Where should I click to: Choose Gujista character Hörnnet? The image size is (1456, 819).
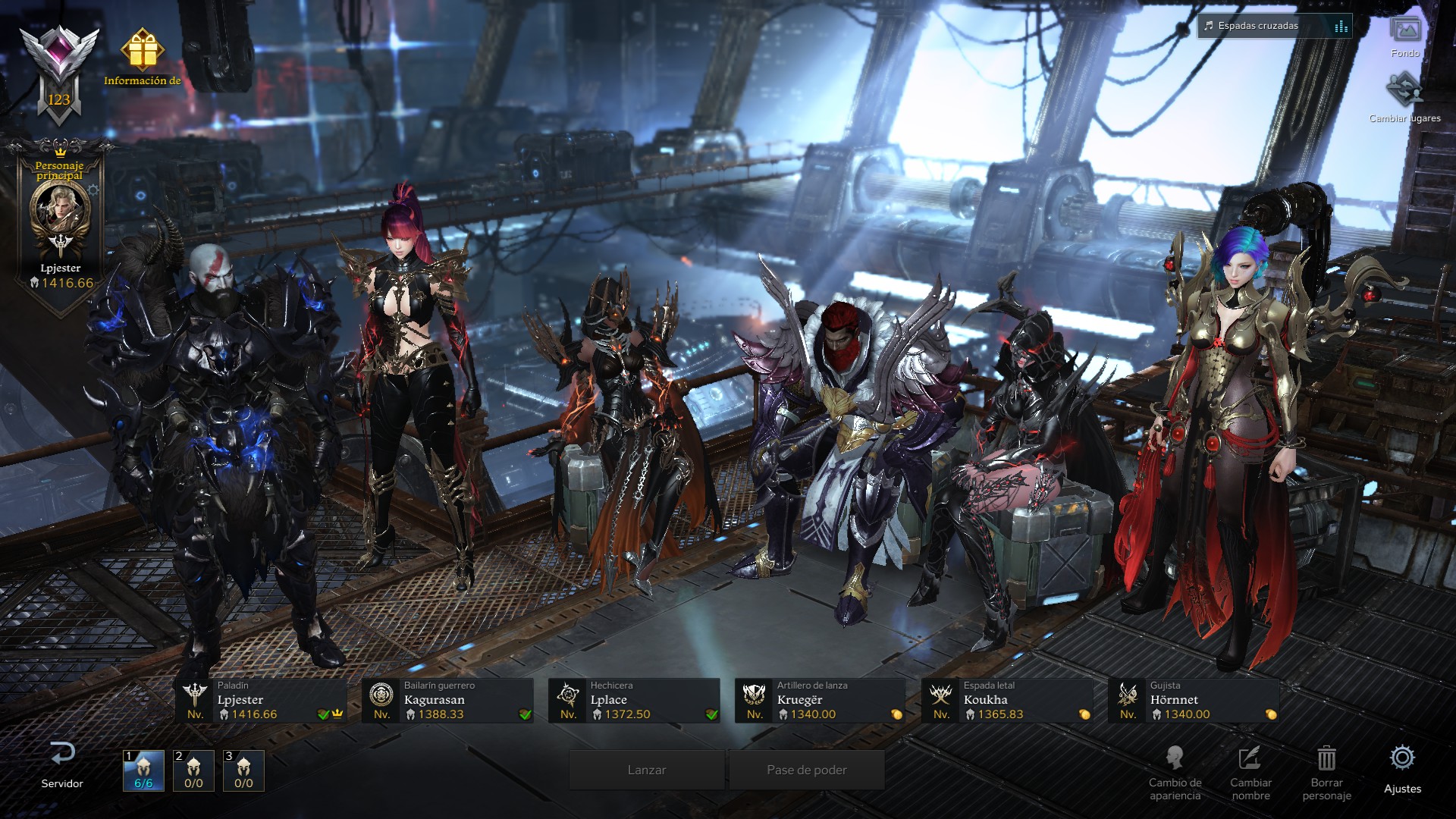click(x=1194, y=700)
